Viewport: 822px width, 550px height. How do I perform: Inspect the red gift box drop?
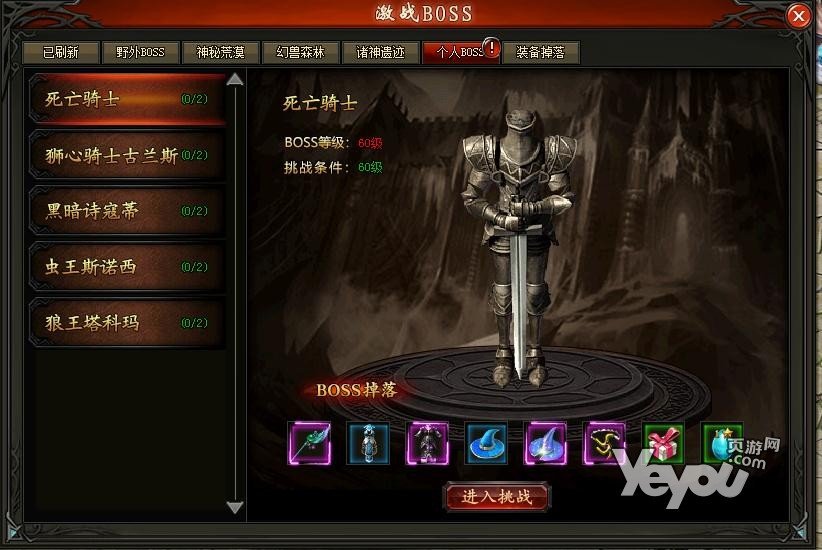[663, 443]
